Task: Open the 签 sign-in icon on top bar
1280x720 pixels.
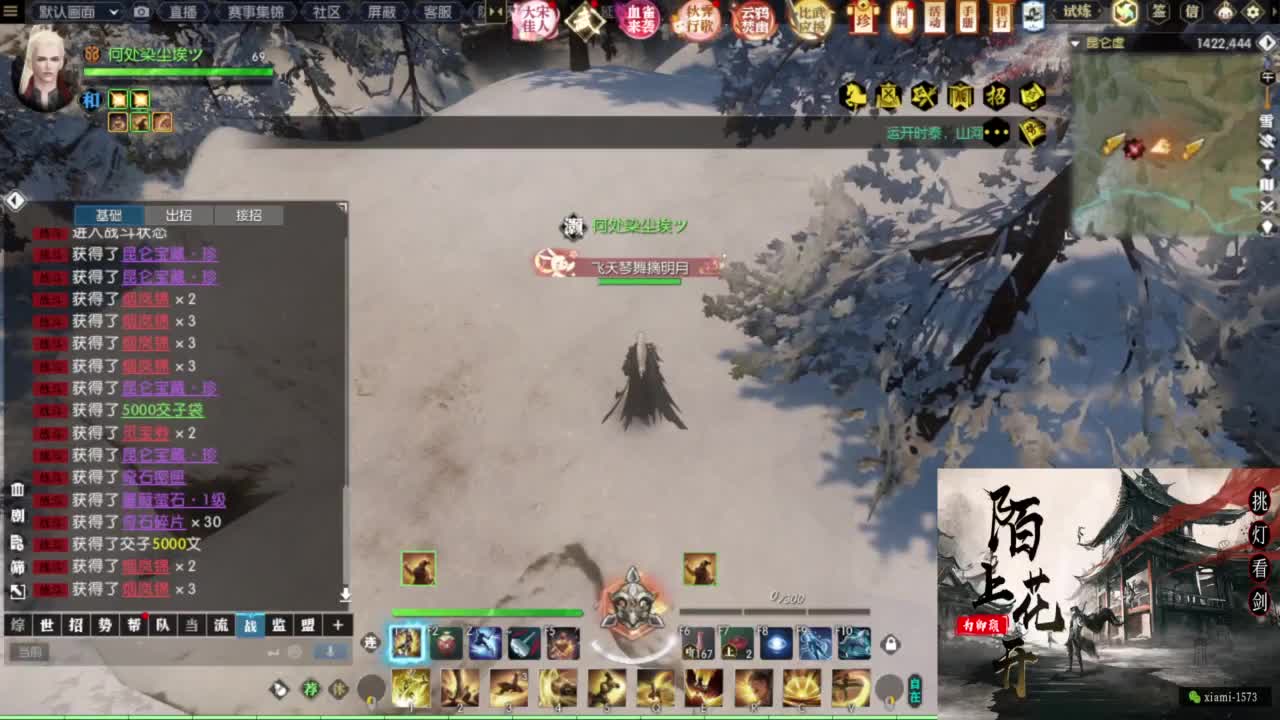Action: [1159, 14]
